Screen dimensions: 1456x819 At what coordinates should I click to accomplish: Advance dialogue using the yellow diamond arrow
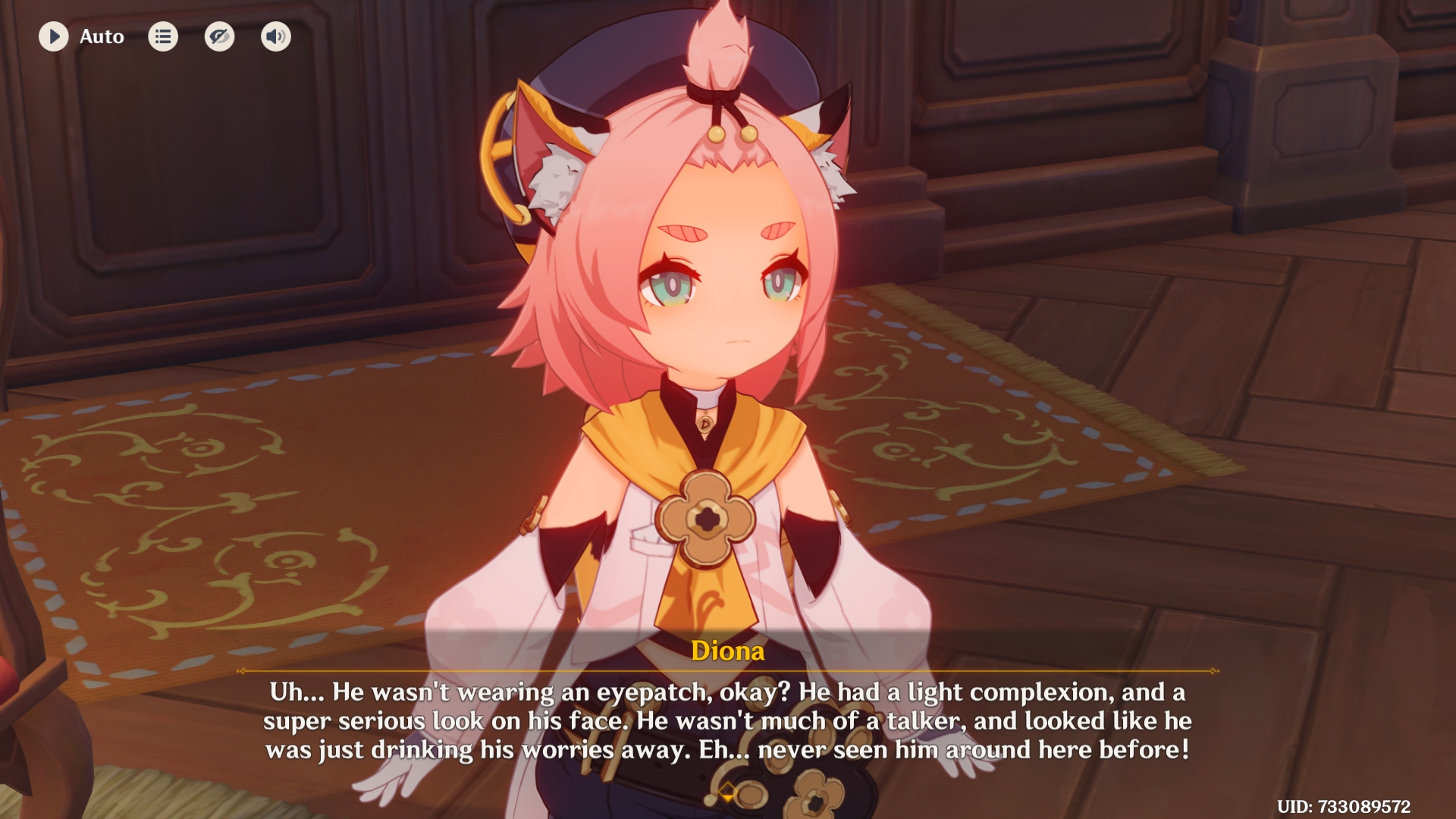pyautogui.click(x=727, y=792)
